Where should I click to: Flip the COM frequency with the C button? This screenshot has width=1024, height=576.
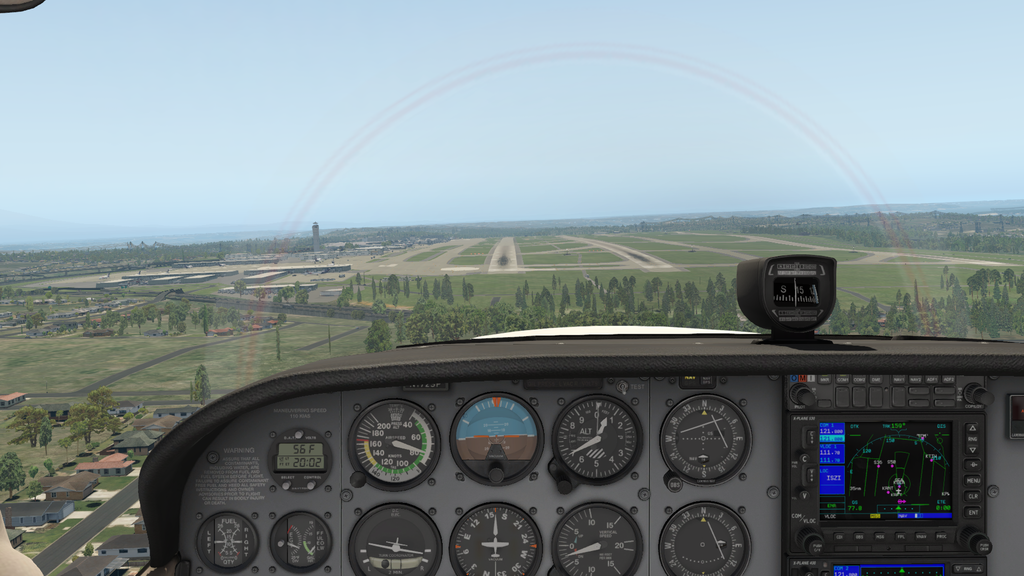pos(811,437)
